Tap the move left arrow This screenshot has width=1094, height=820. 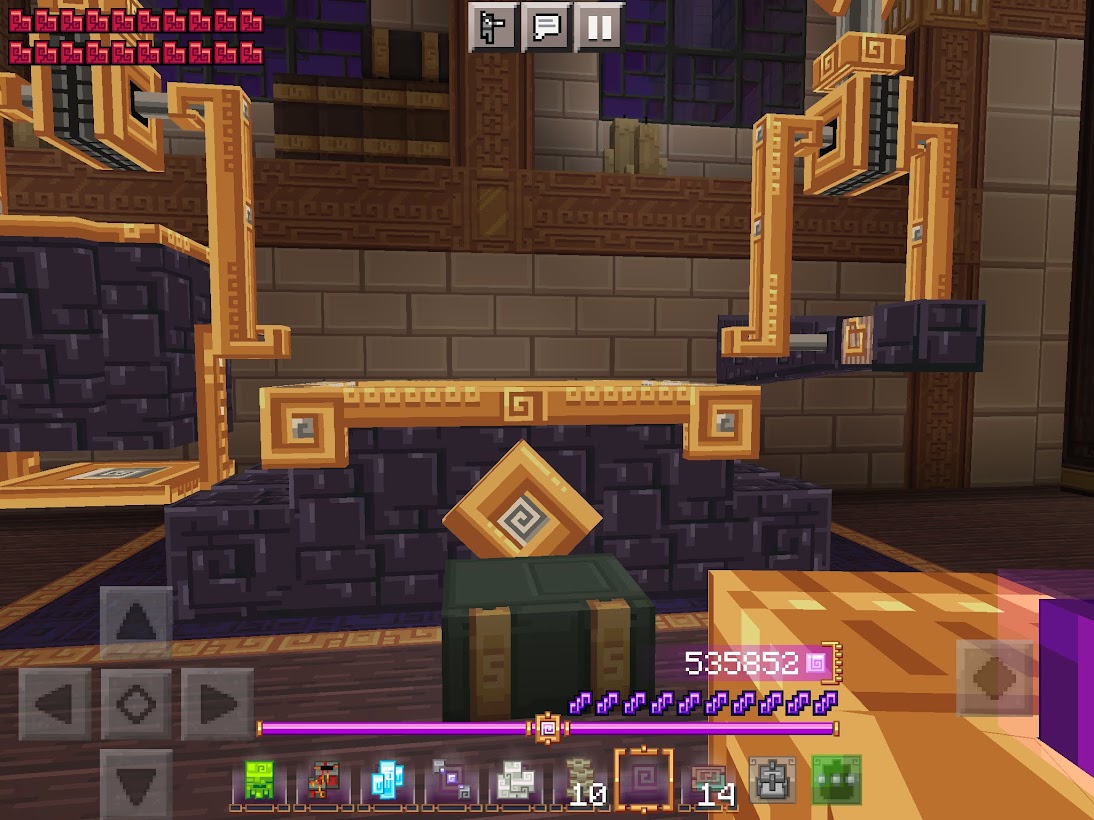tap(56, 704)
